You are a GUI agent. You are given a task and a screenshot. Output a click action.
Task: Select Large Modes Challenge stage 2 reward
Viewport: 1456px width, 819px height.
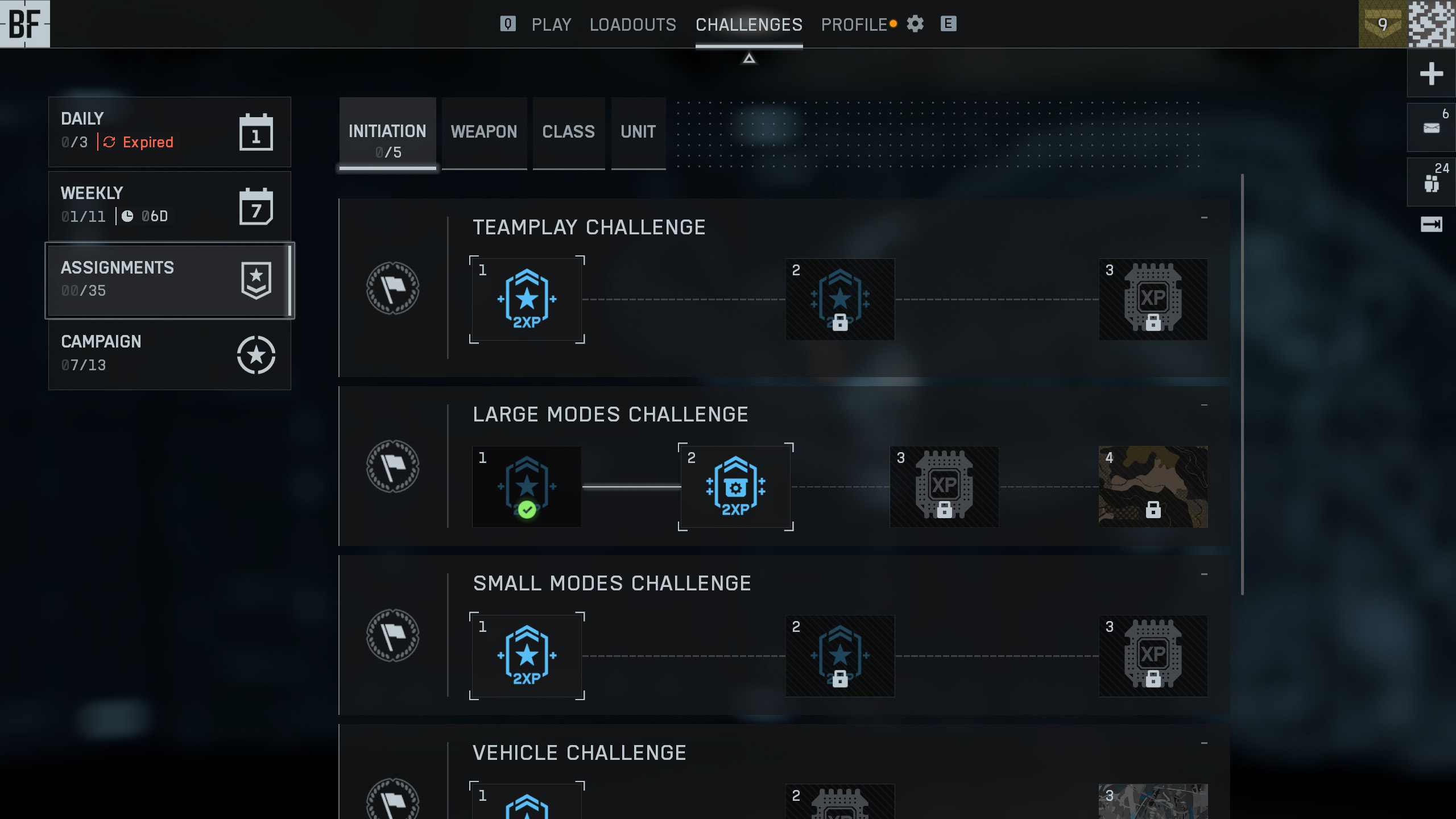(x=735, y=487)
